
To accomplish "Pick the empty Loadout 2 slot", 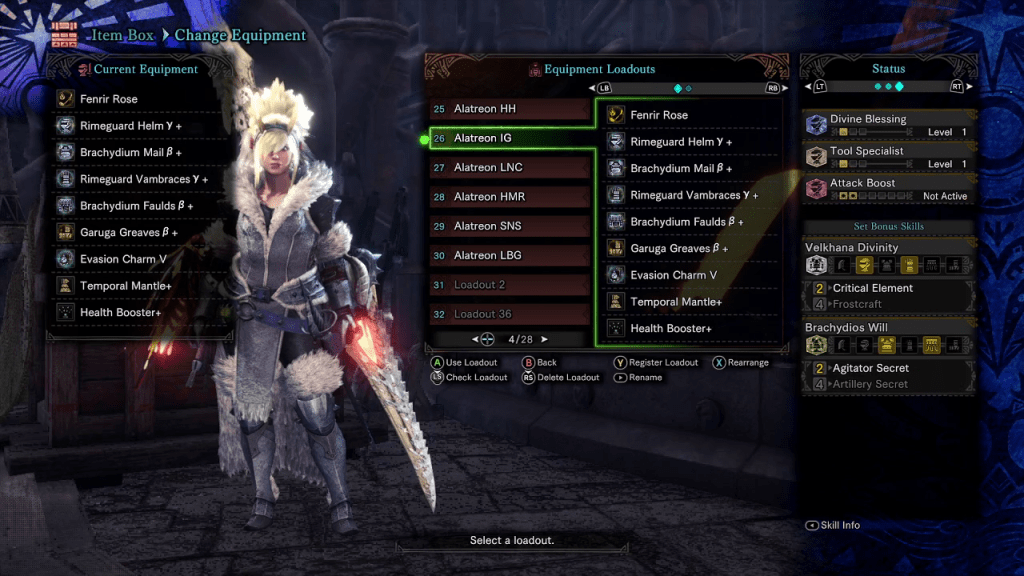I will (509, 285).
